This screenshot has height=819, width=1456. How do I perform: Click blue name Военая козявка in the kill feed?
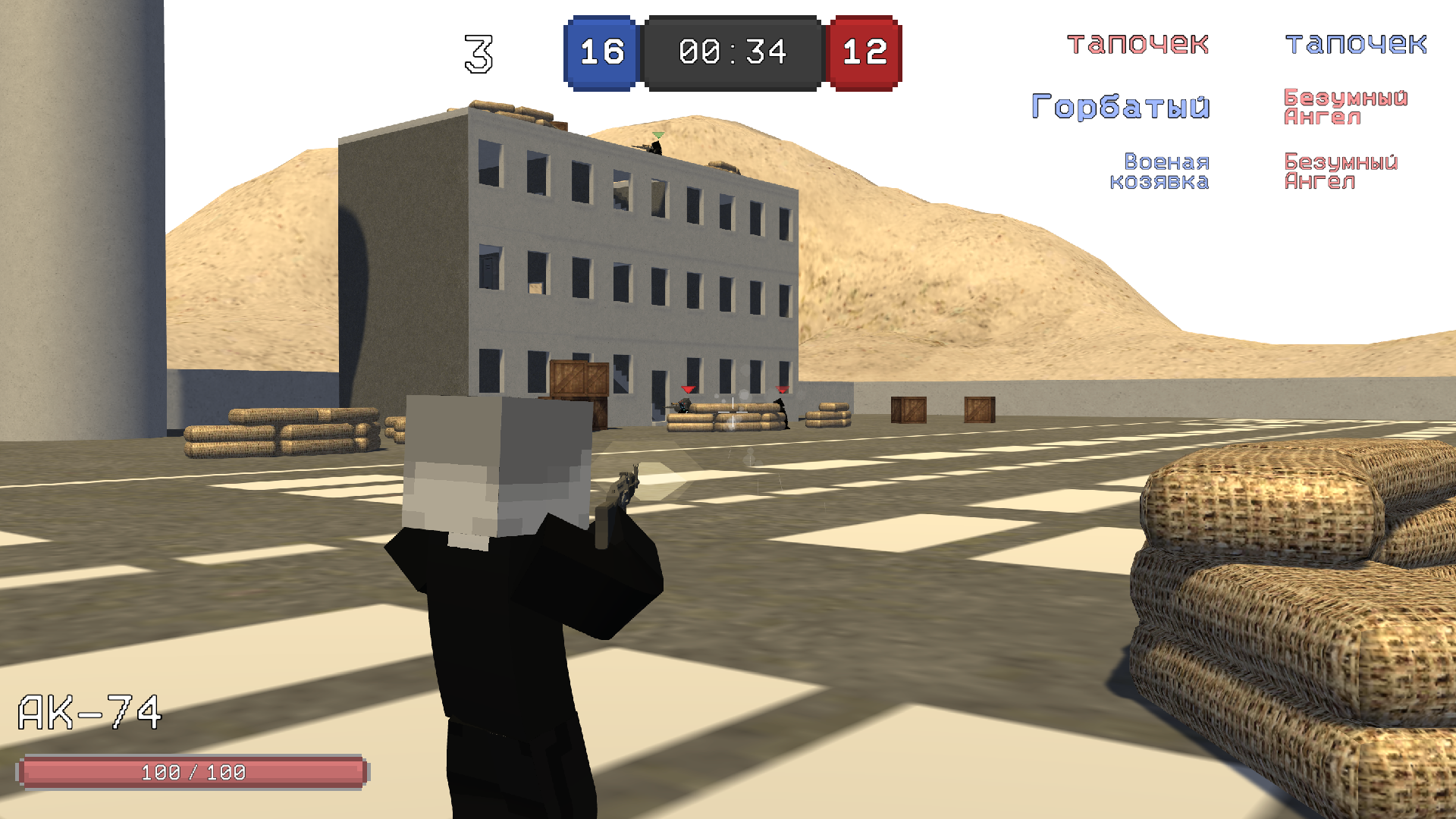[x=1167, y=172]
